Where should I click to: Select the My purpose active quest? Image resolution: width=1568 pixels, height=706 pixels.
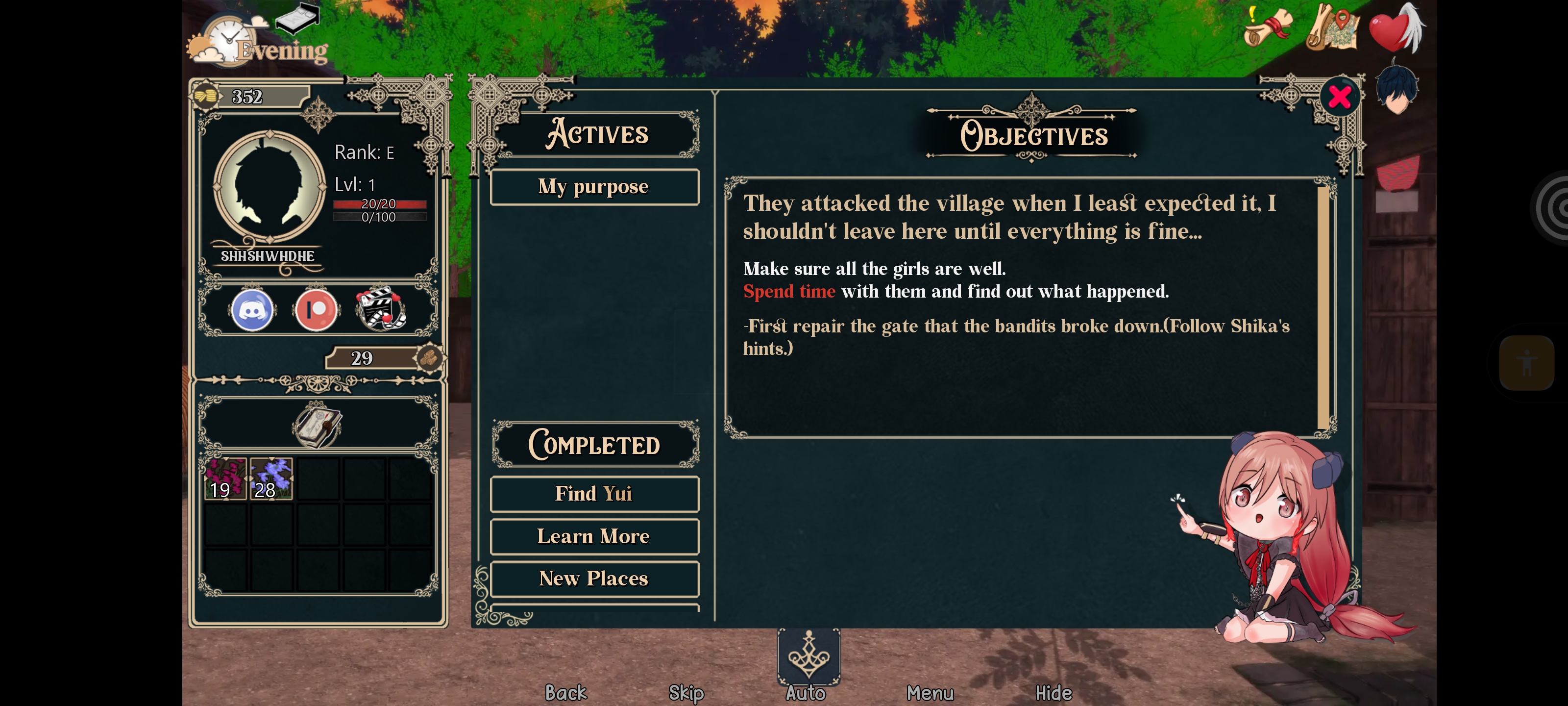[x=593, y=186]
